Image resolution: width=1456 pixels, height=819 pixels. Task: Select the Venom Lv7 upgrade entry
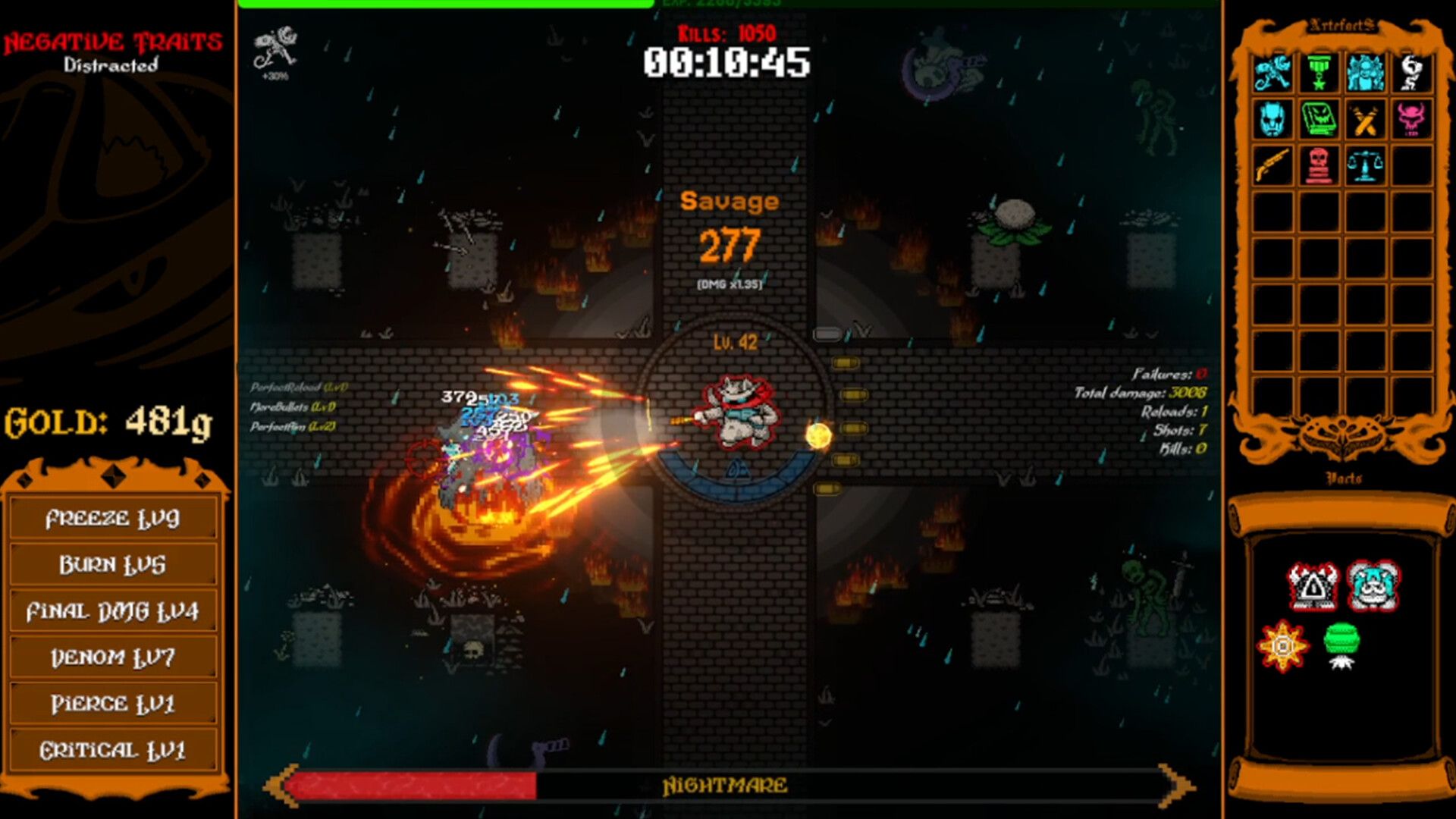112,657
